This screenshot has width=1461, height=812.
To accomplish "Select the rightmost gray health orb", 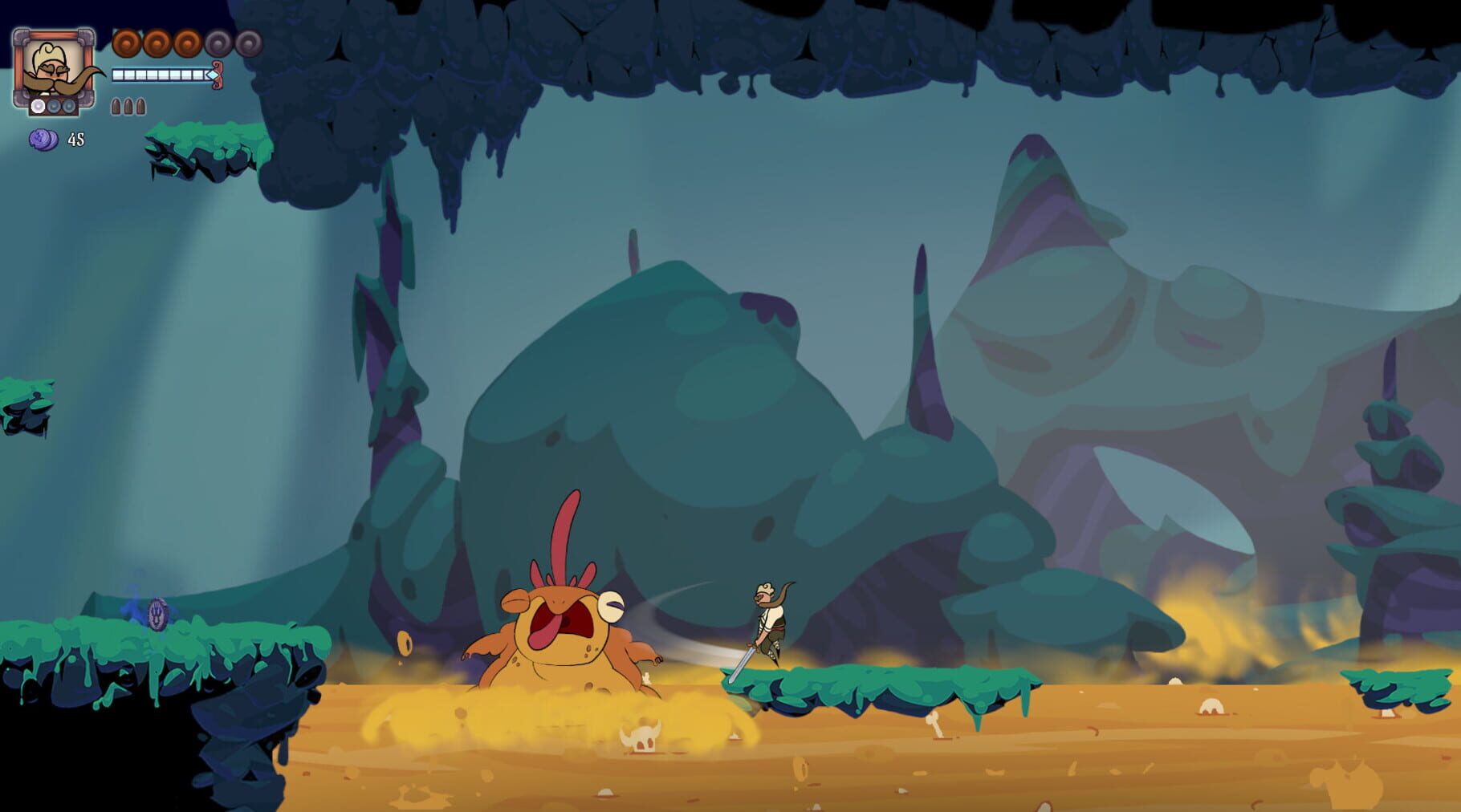I will pos(247,43).
